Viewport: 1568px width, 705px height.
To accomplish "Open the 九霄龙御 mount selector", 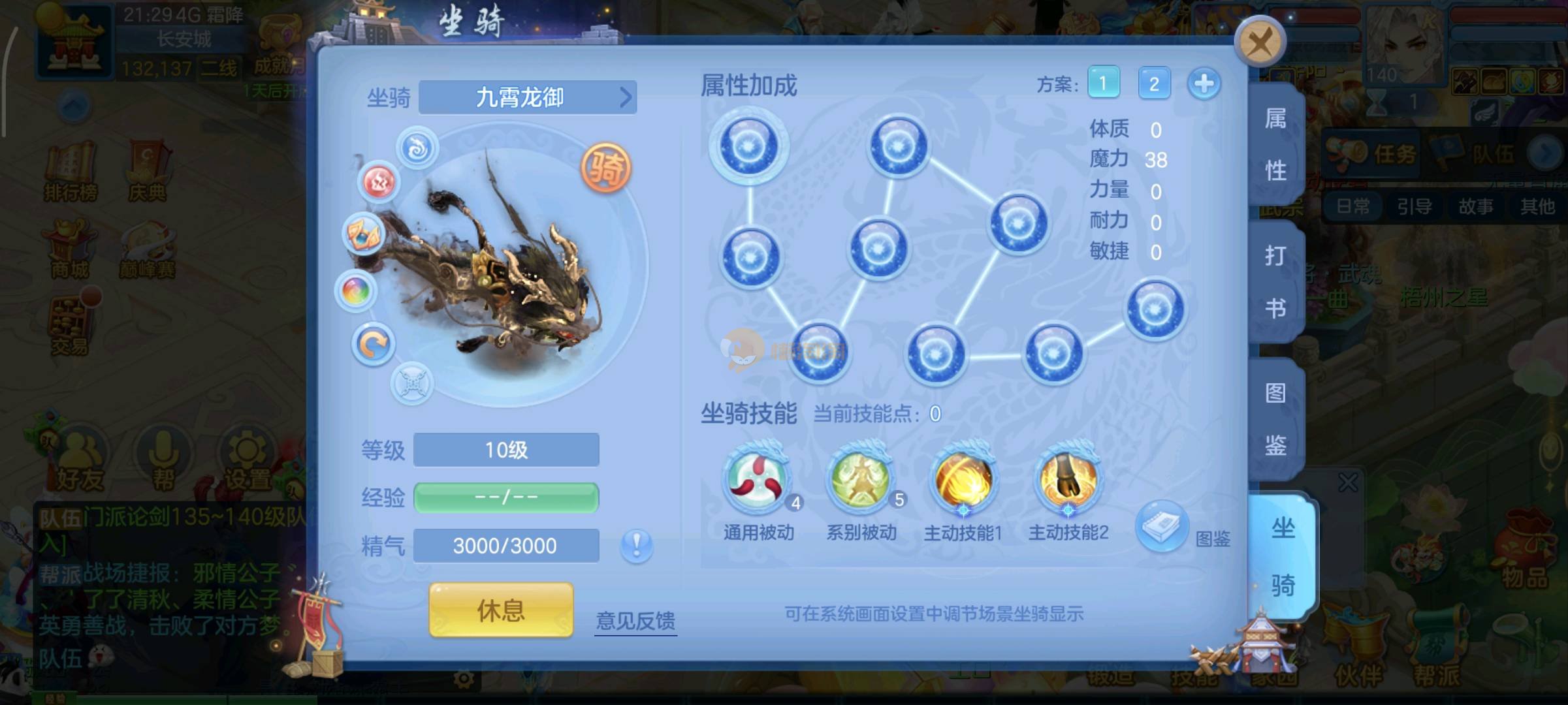I will [527, 97].
